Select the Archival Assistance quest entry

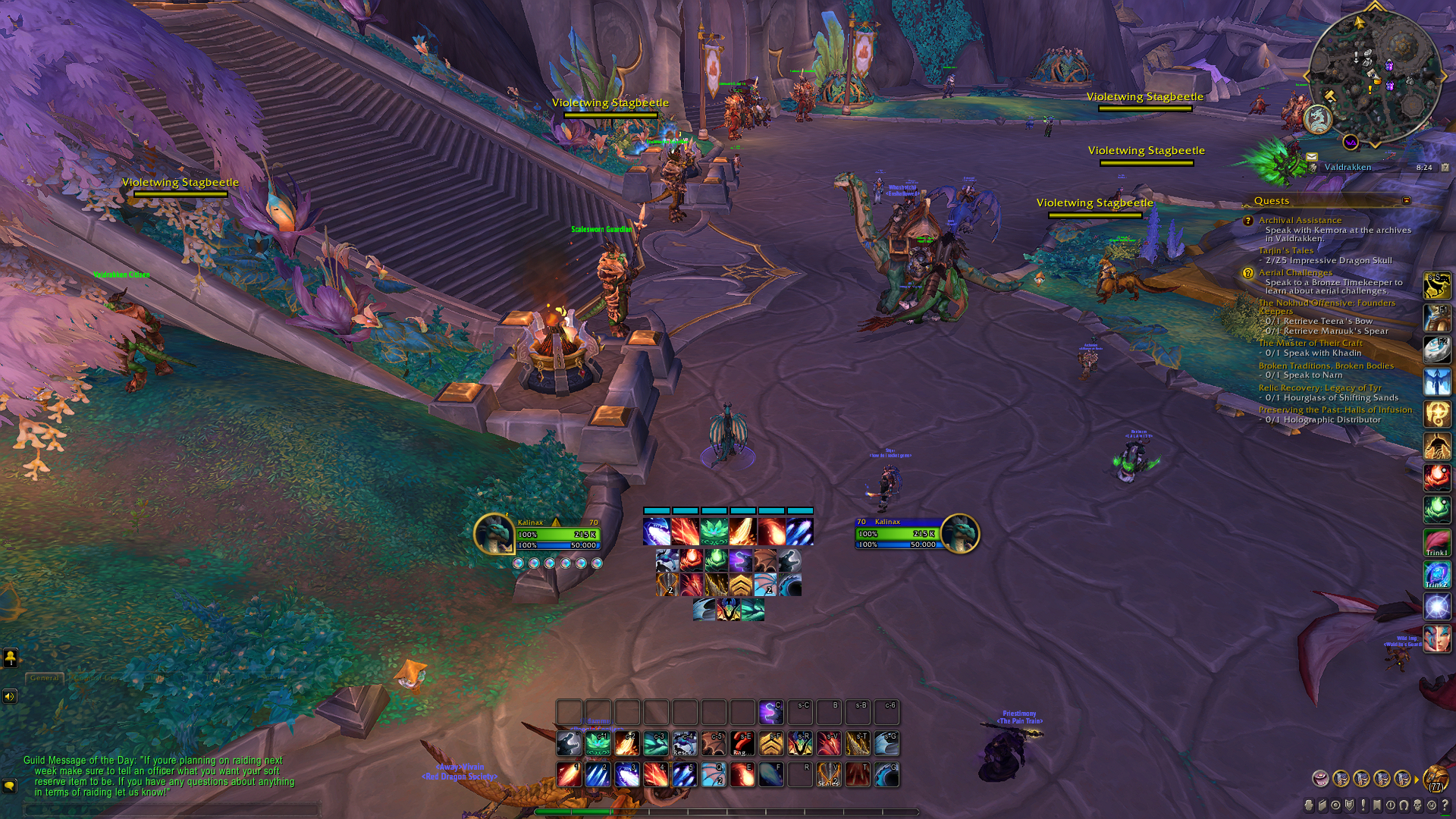(1300, 221)
